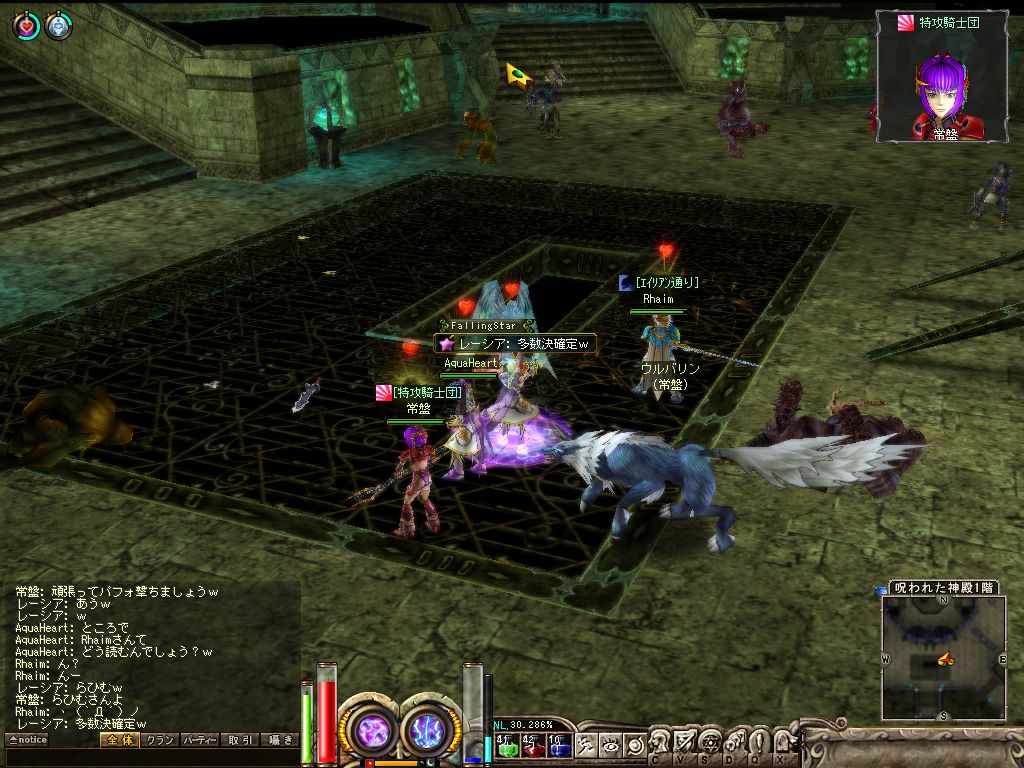Use the blue potion slot
Image resolution: width=1024 pixels, height=768 pixels.
tap(558, 744)
